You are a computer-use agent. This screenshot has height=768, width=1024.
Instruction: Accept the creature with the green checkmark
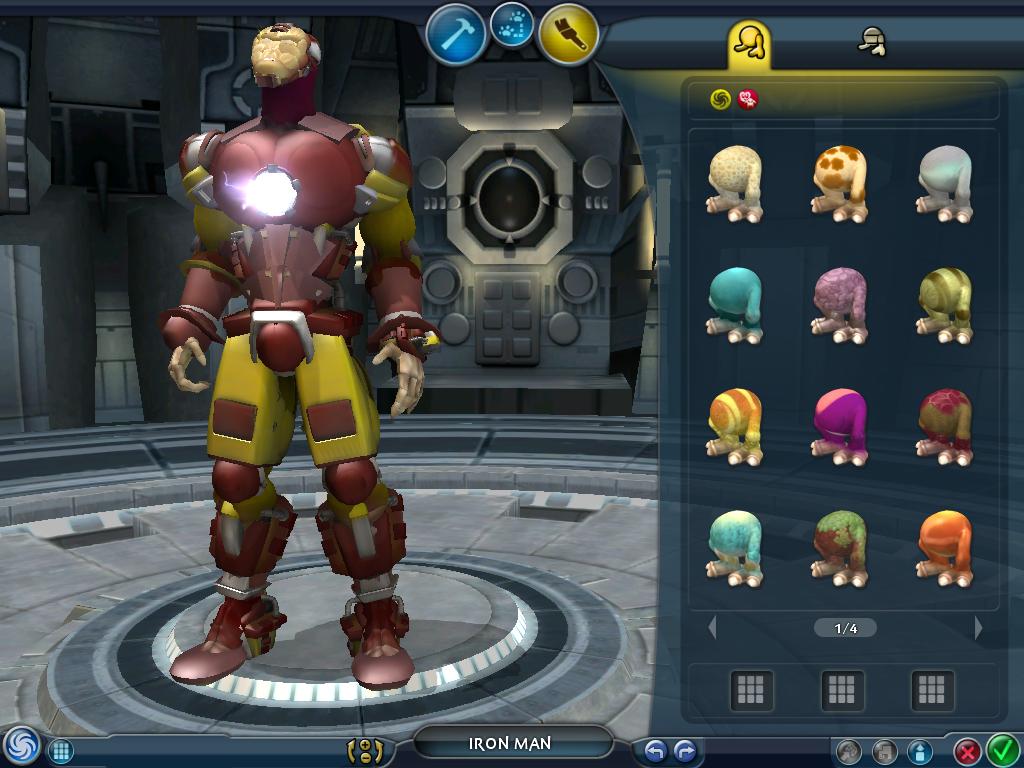click(x=1001, y=750)
